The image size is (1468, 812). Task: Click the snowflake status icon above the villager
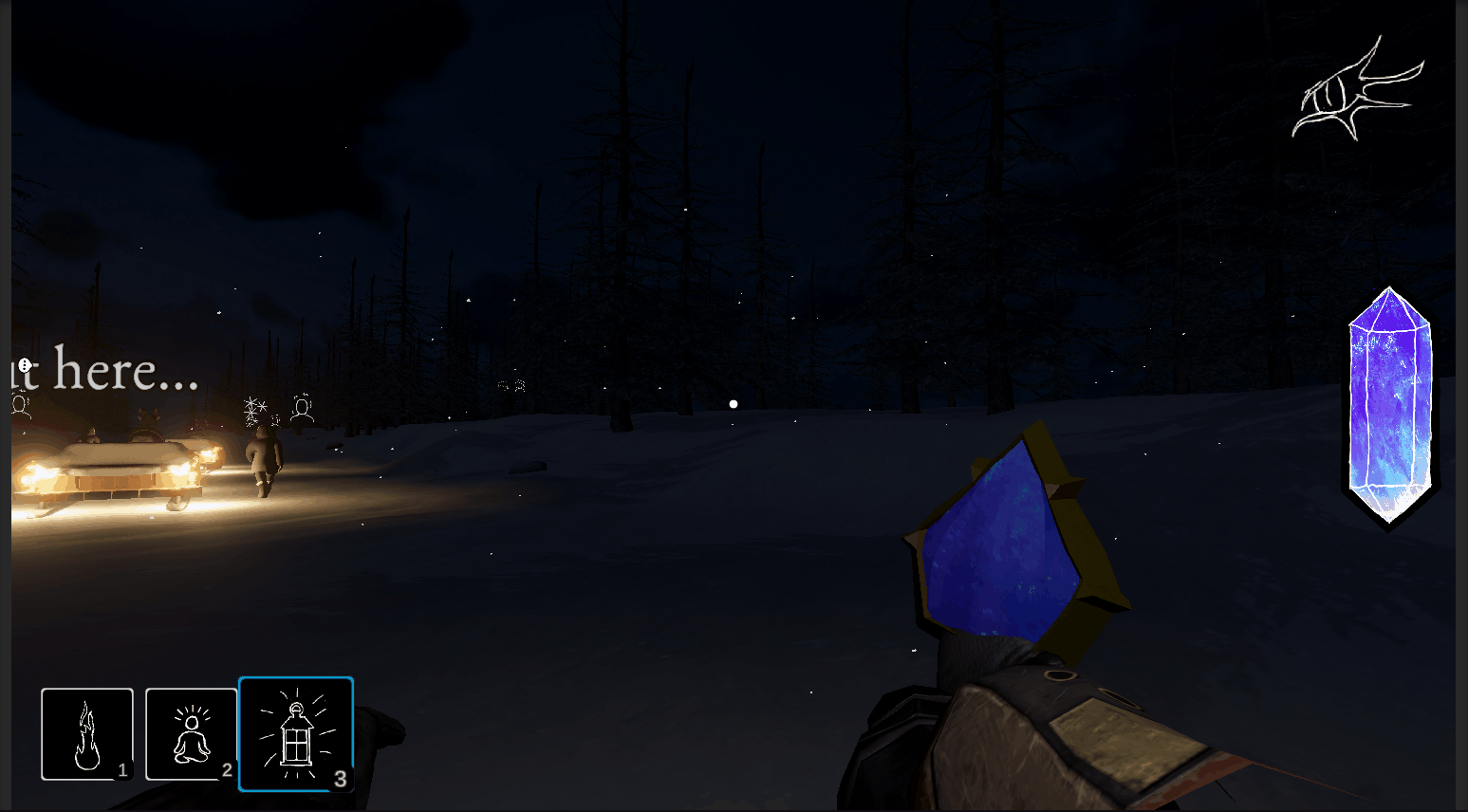255,411
